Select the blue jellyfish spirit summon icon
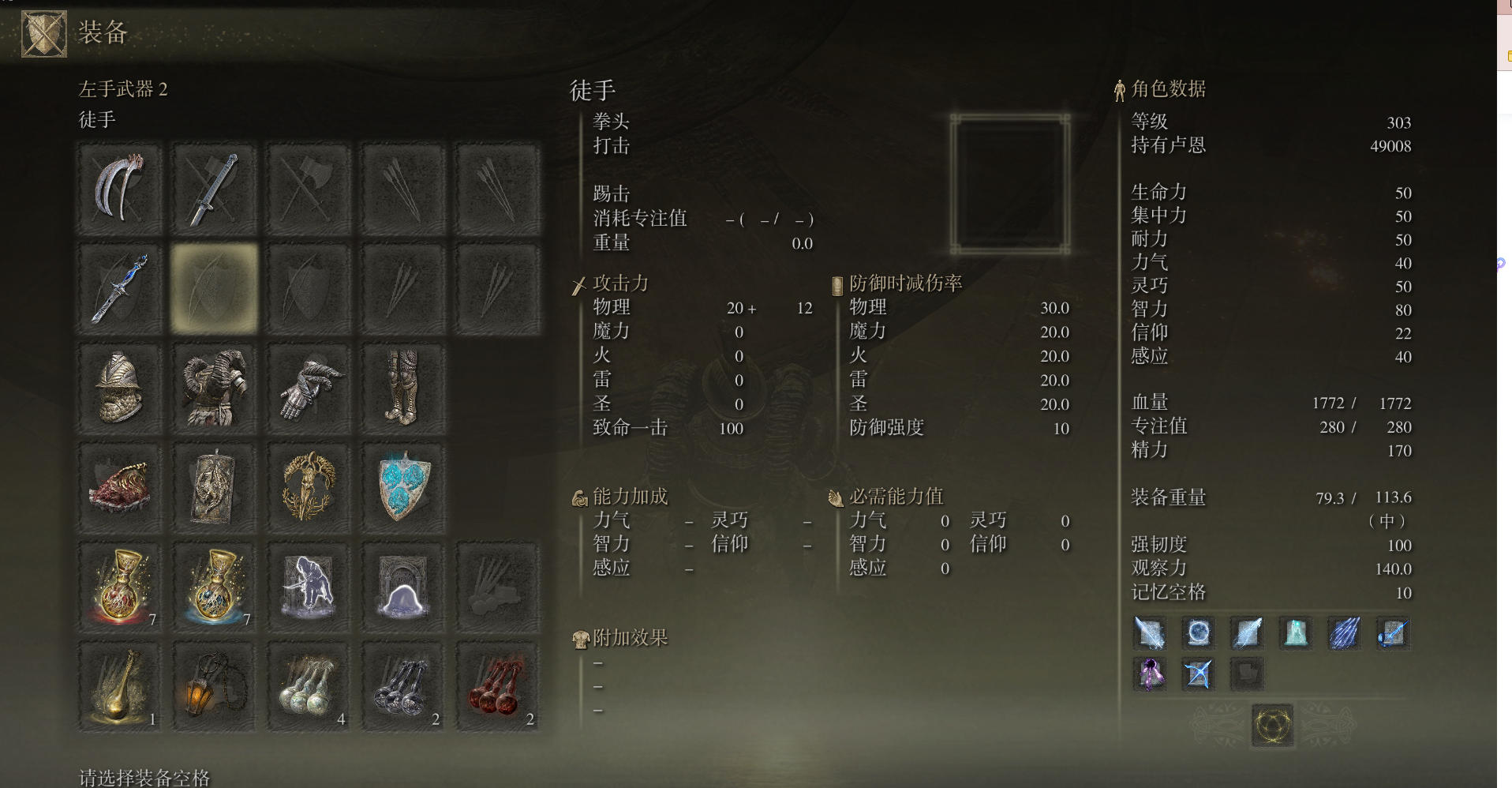The image size is (1512, 788). [403, 587]
